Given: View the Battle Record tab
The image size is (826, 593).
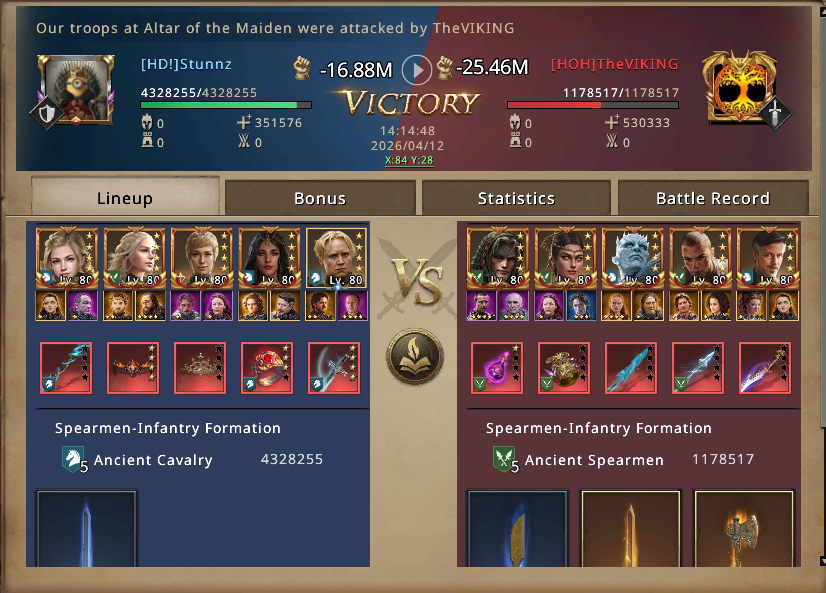Looking at the screenshot, I should click(x=712, y=198).
